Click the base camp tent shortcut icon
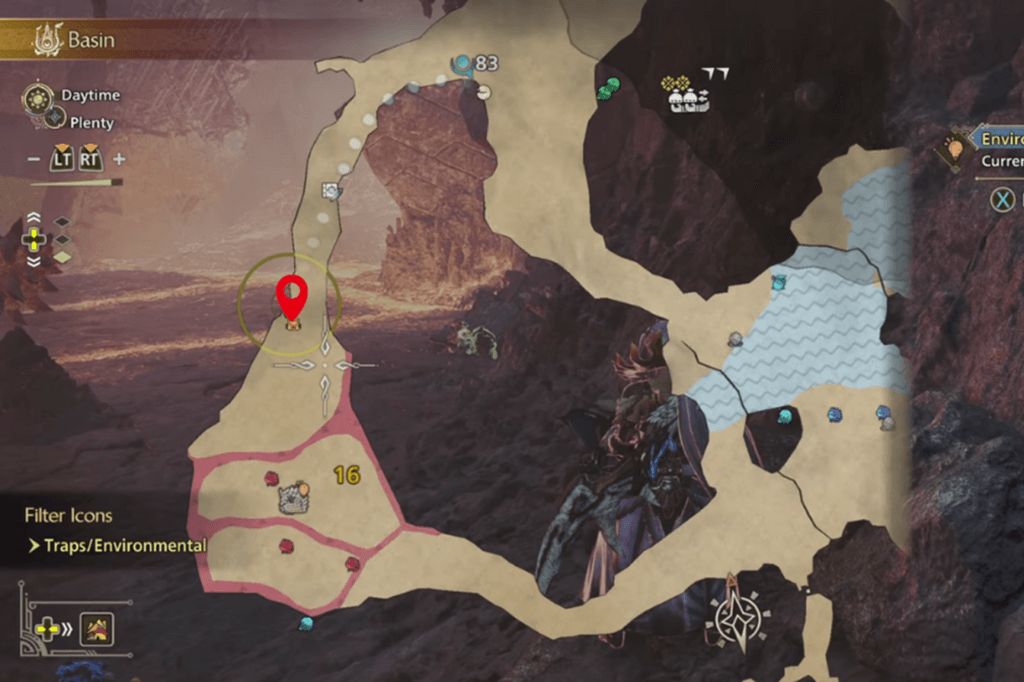The width and height of the screenshot is (1024, 682). [97, 629]
